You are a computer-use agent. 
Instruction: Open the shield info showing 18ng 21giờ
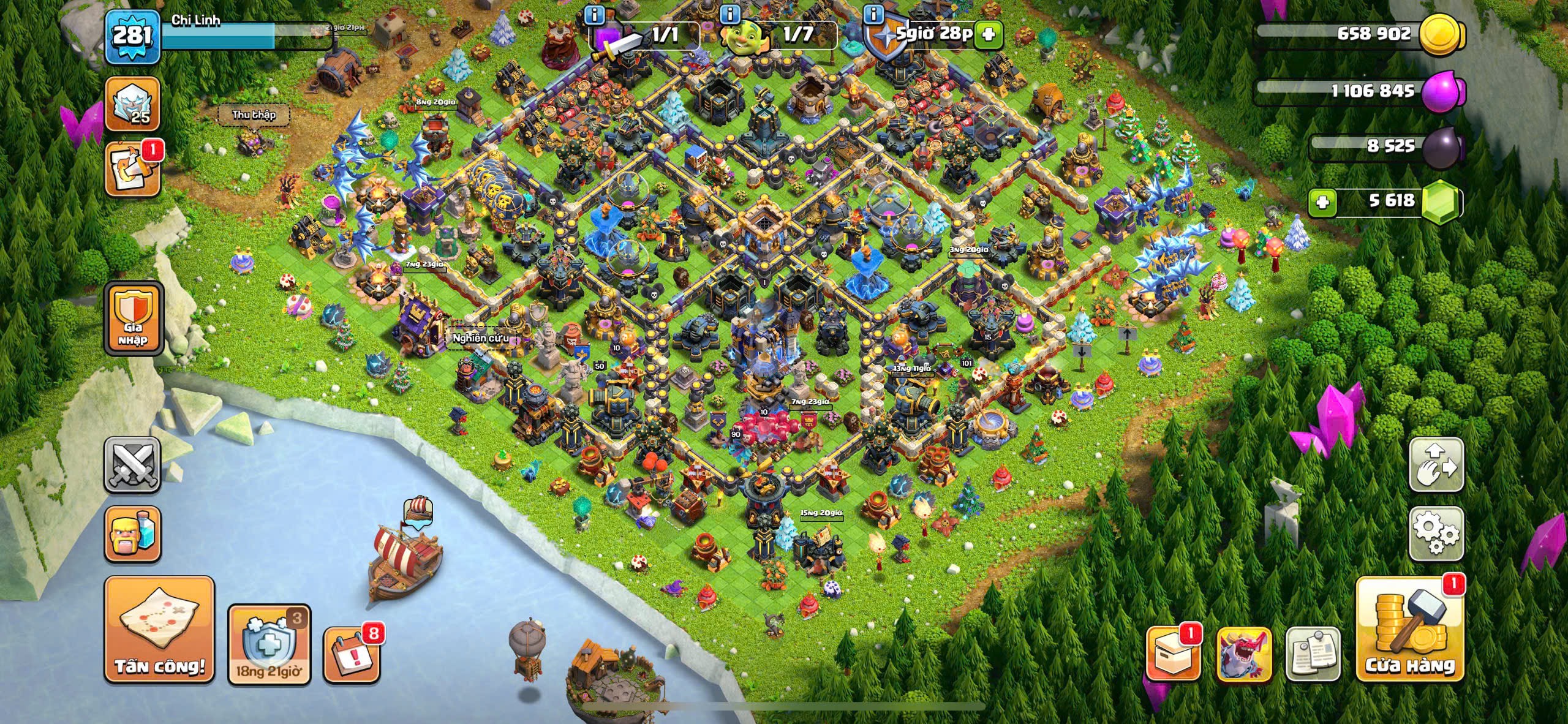(x=269, y=644)
